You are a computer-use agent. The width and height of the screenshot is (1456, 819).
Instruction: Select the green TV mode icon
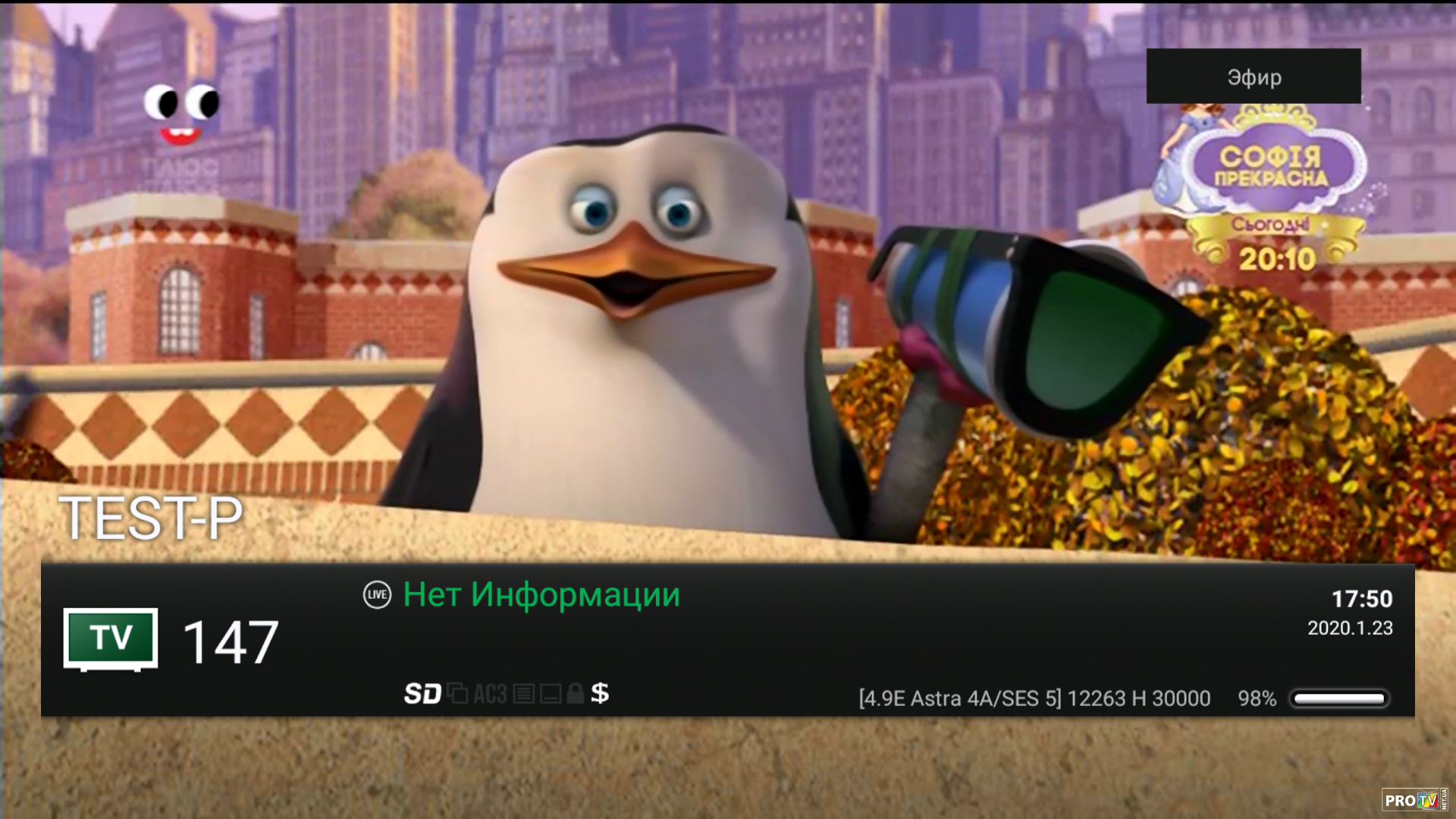111,639
